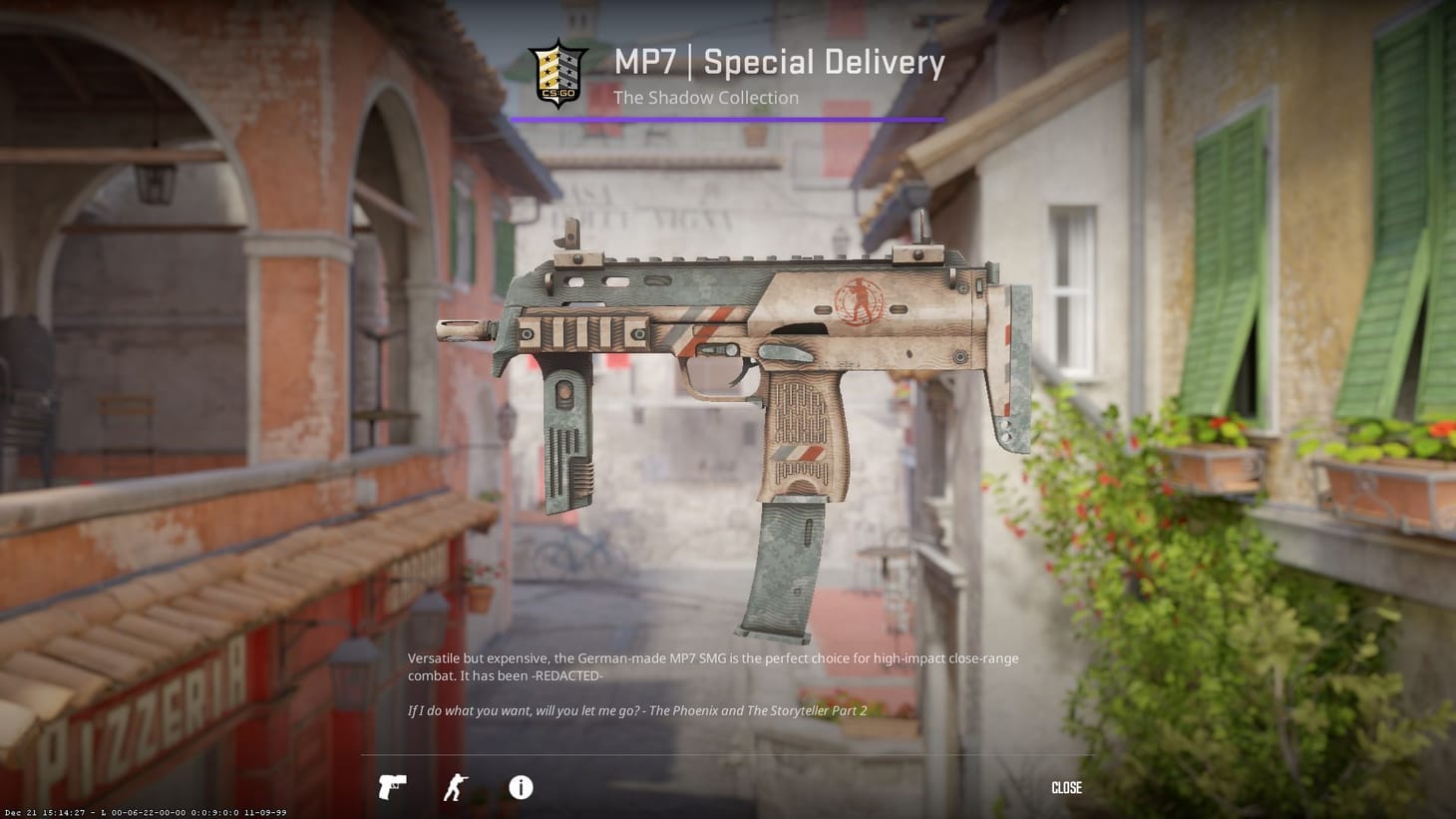The image size is (1456, 819).
Task: Click The Shadow Collection subtitle
Action: [x=706, y=98]
